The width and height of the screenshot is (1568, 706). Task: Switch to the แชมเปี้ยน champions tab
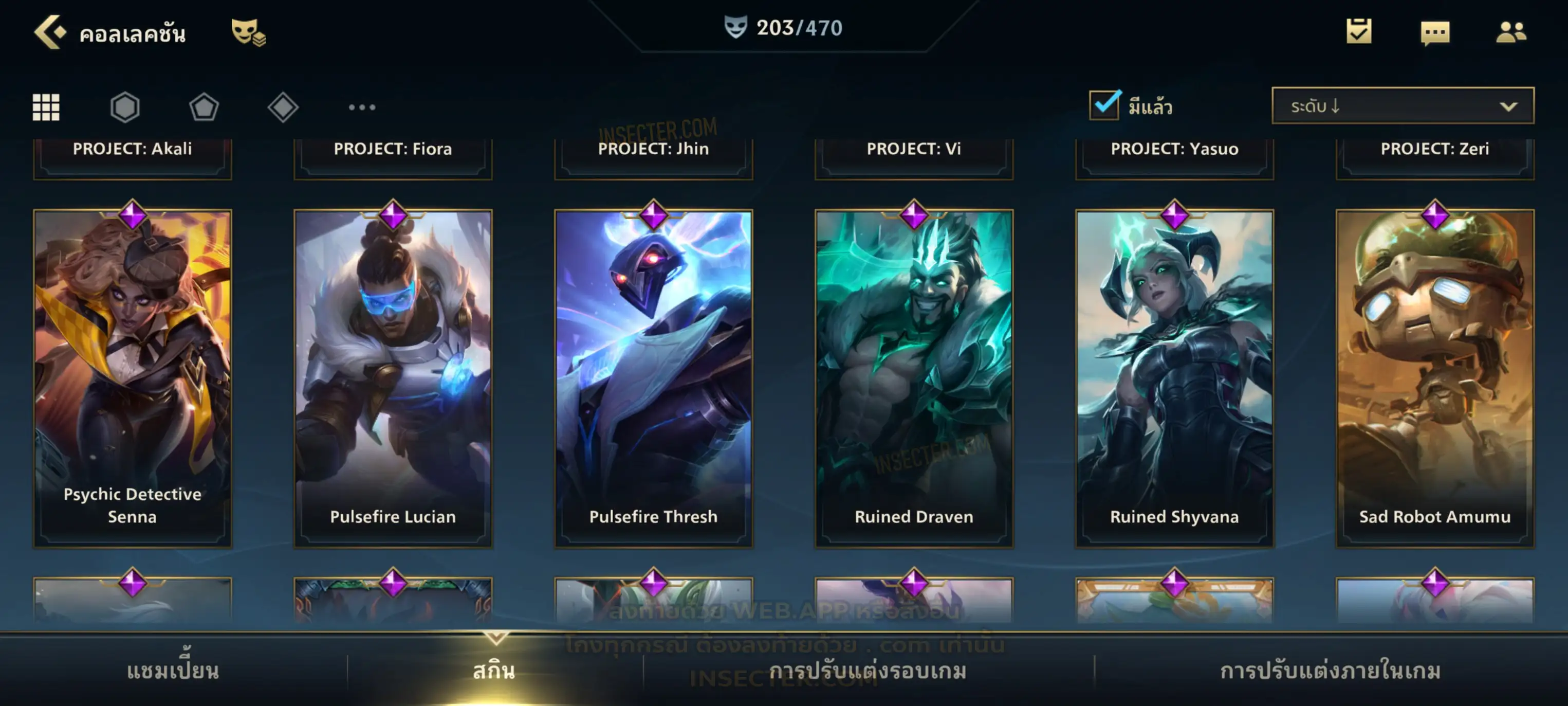point(173,671)
